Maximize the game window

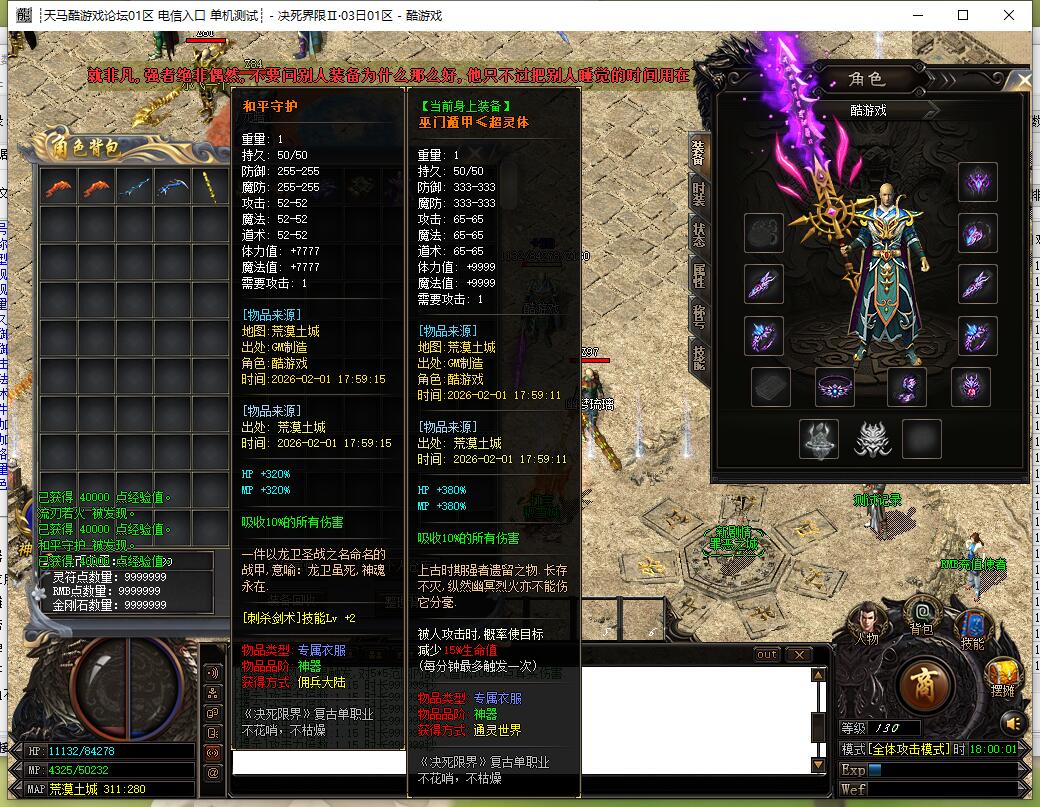click(963, 15)
